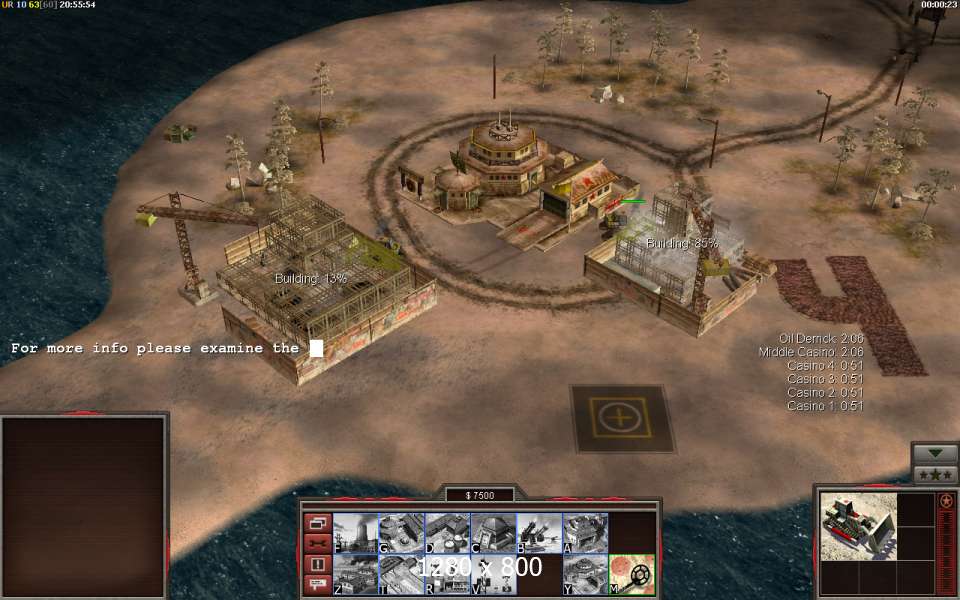Activate the mine detector command
960x600 pixels.
point(632,574)
